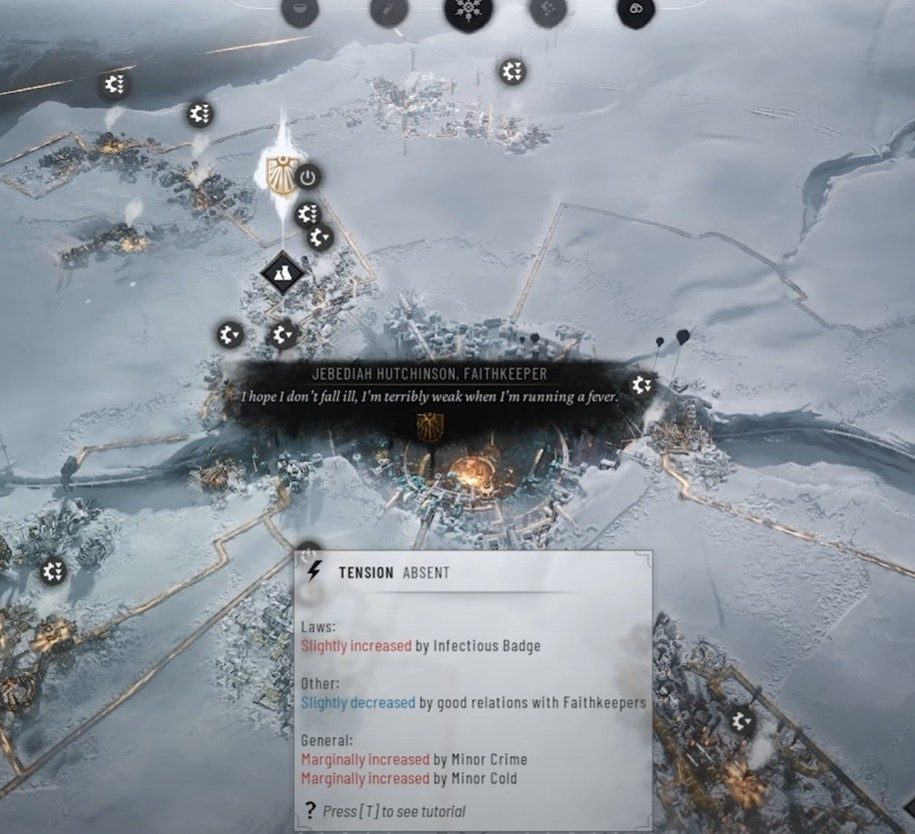
Task: Open Jebediah Hutchinson's quote banner
Action: tap(429, 386)
